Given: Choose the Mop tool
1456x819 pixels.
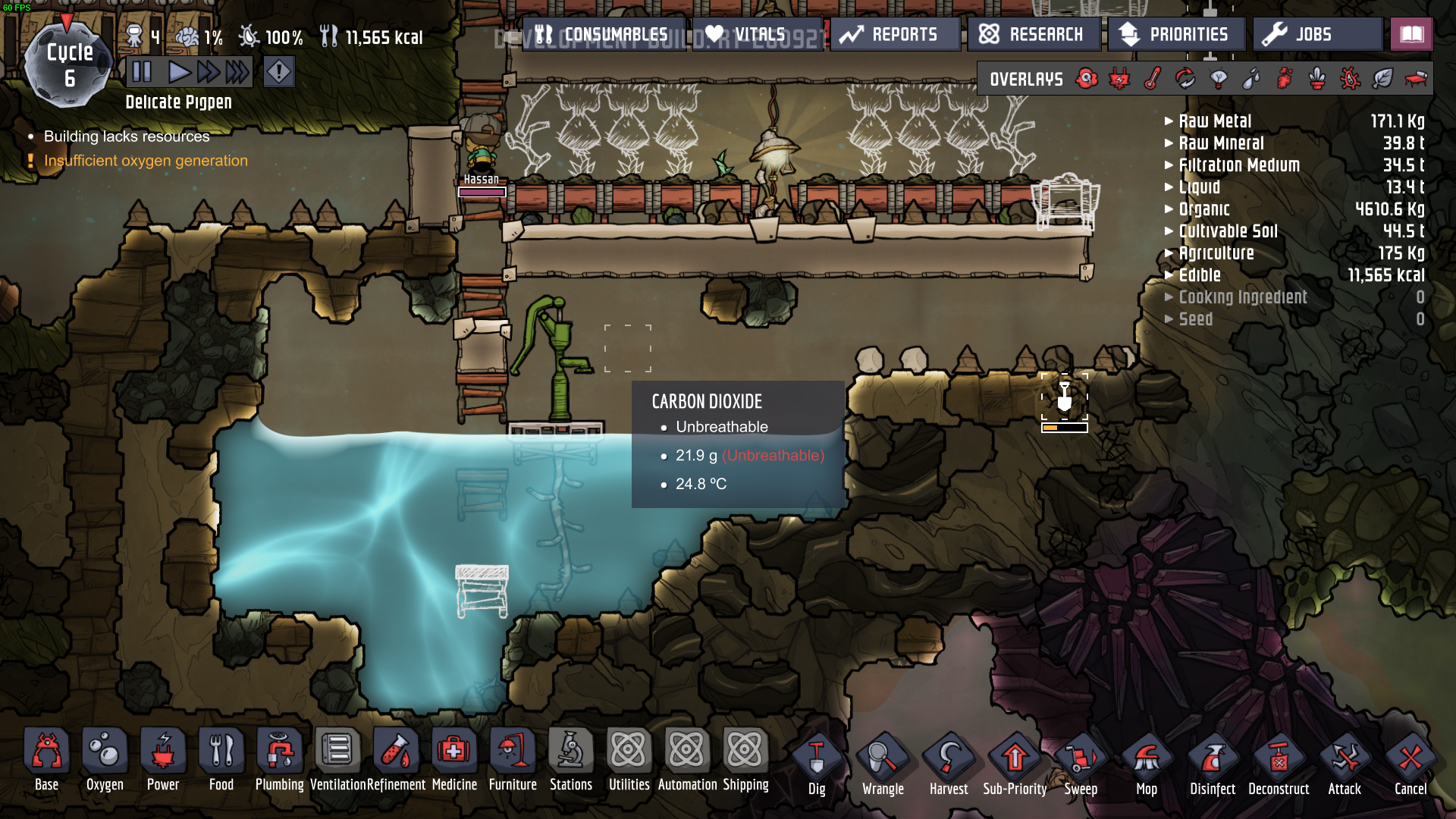Looking at the screenshot, I should pyautogui.click(x=1147, y=764).
